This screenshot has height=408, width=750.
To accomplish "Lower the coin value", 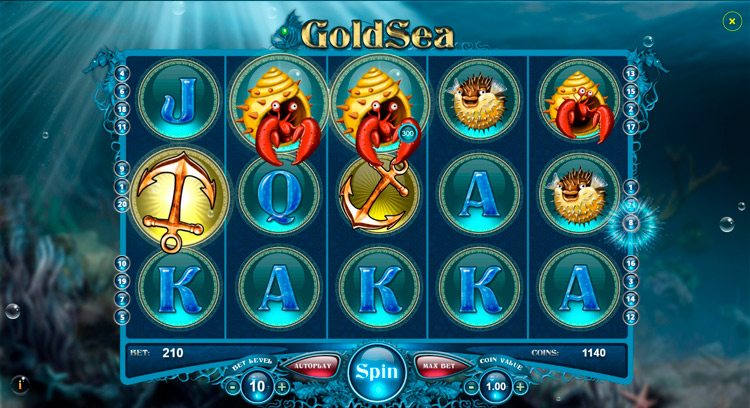I will click(471, 387).
